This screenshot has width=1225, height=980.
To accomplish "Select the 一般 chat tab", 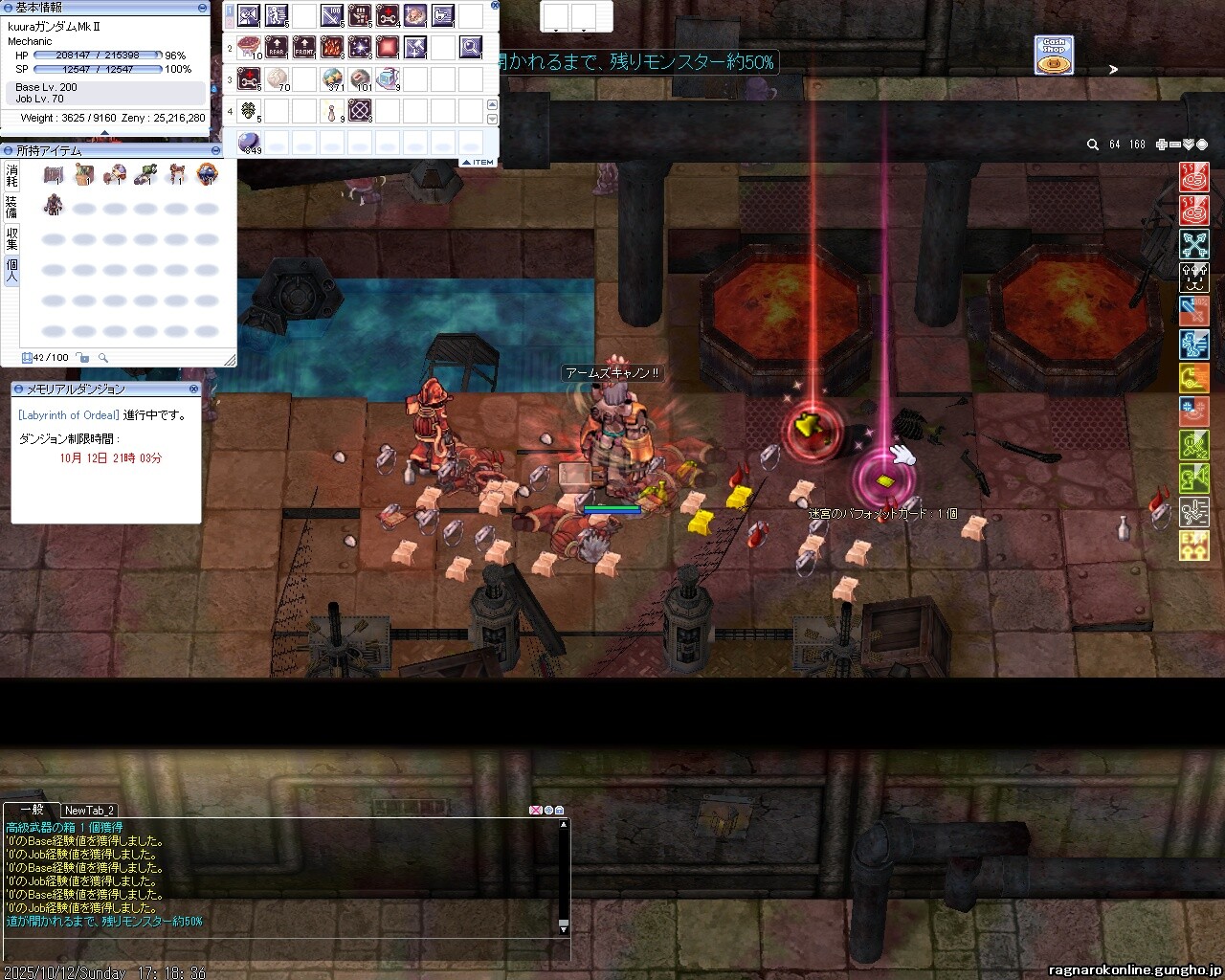I will (x=32, y=810).
